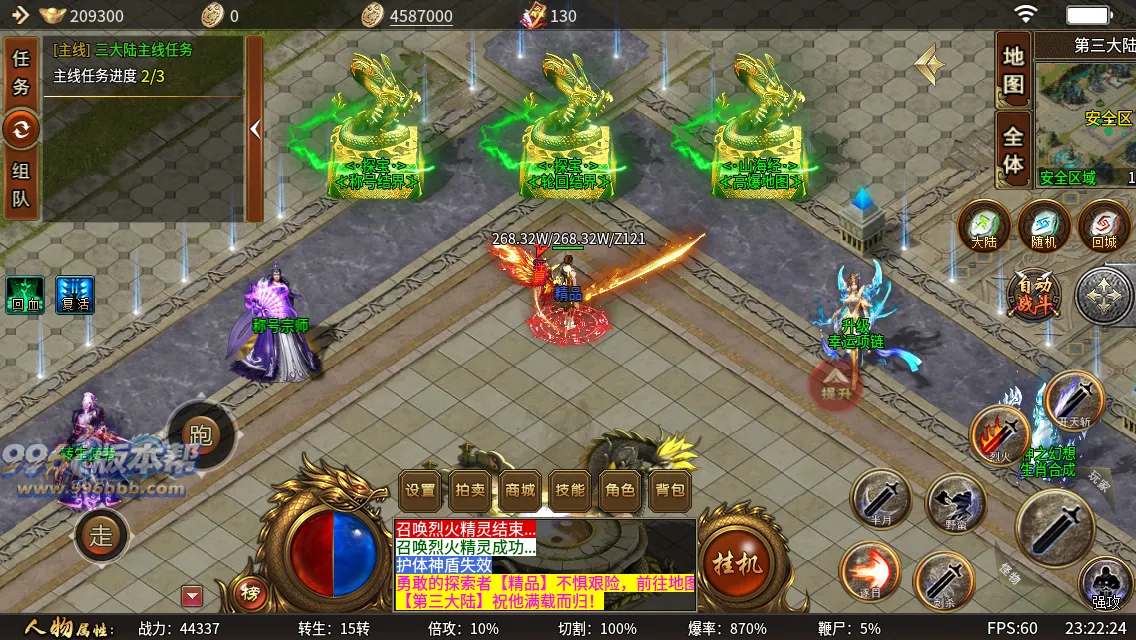Tap the 大陆 continent teleport icon
This screenshot has height=640, width=1136.
(984, 225)
